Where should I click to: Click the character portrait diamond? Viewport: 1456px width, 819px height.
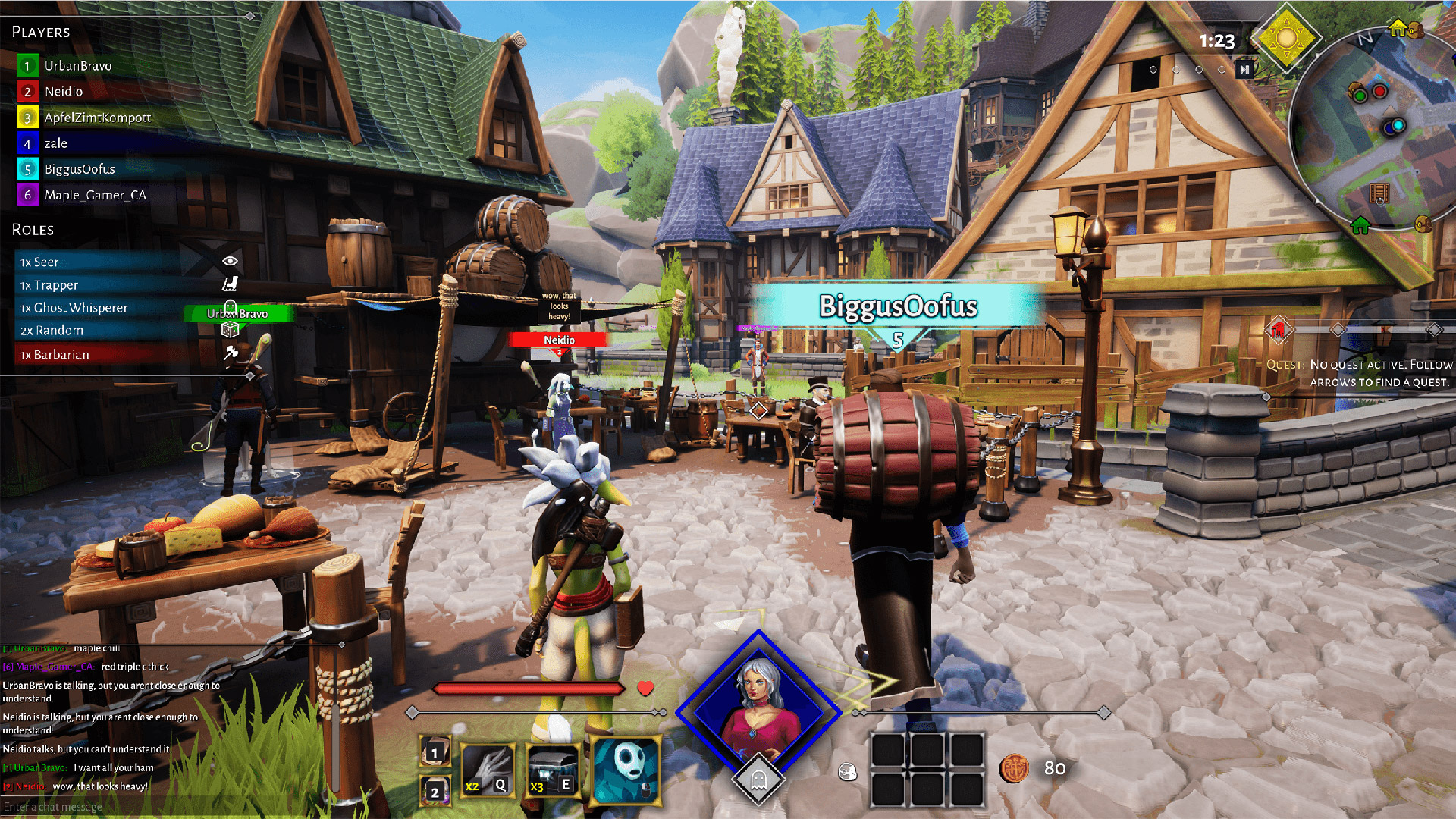tap(758, 709)
